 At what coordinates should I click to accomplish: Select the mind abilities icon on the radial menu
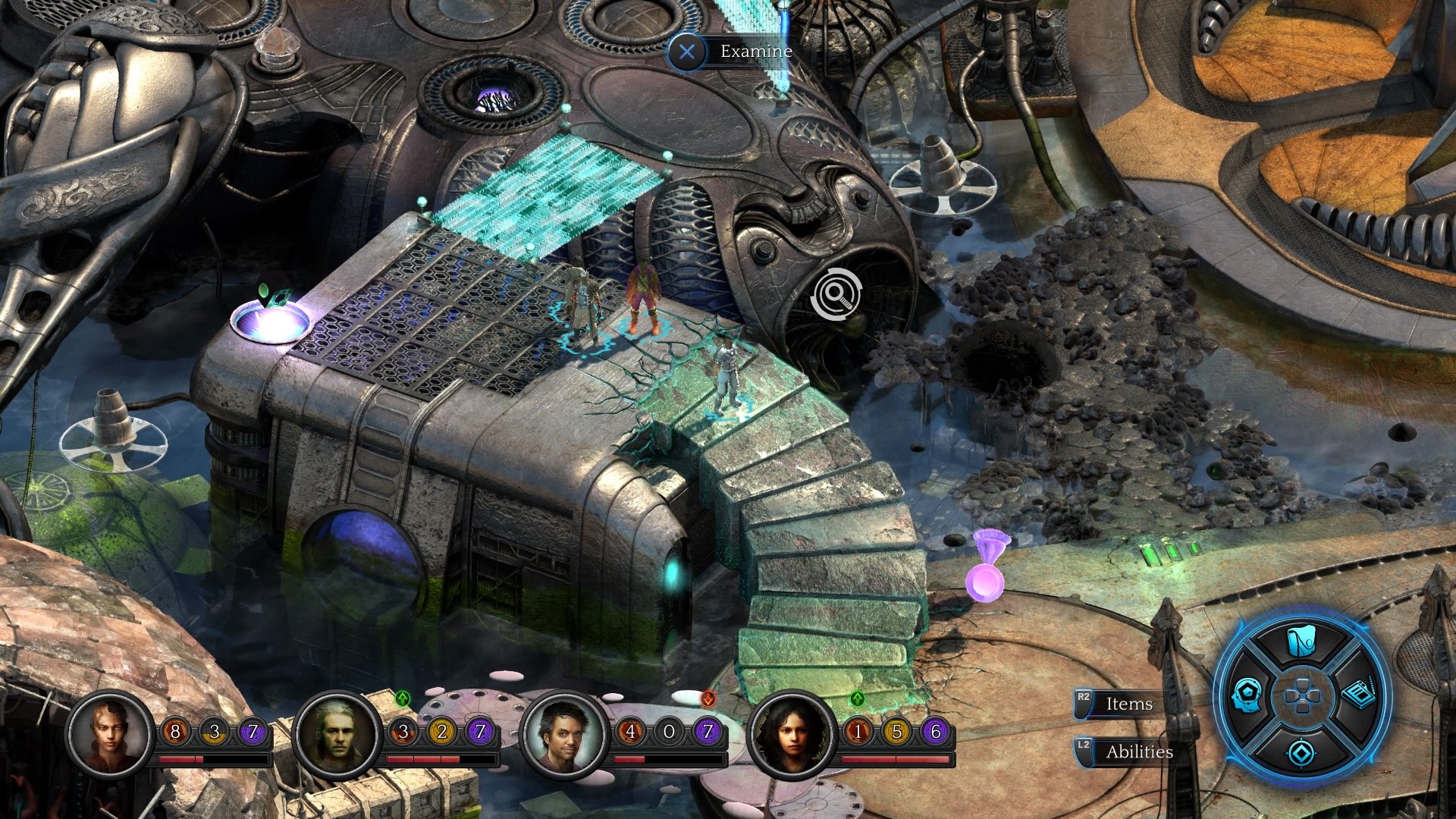1247,695
